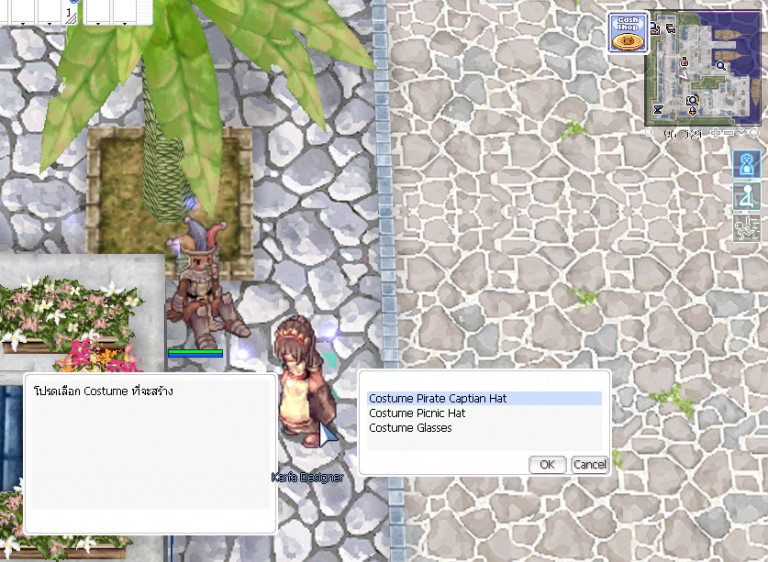This screenshot has height=562, width=768.
Task: Activate the sitting figure icon
Action: pyautogui.click(x=745, y=196)
